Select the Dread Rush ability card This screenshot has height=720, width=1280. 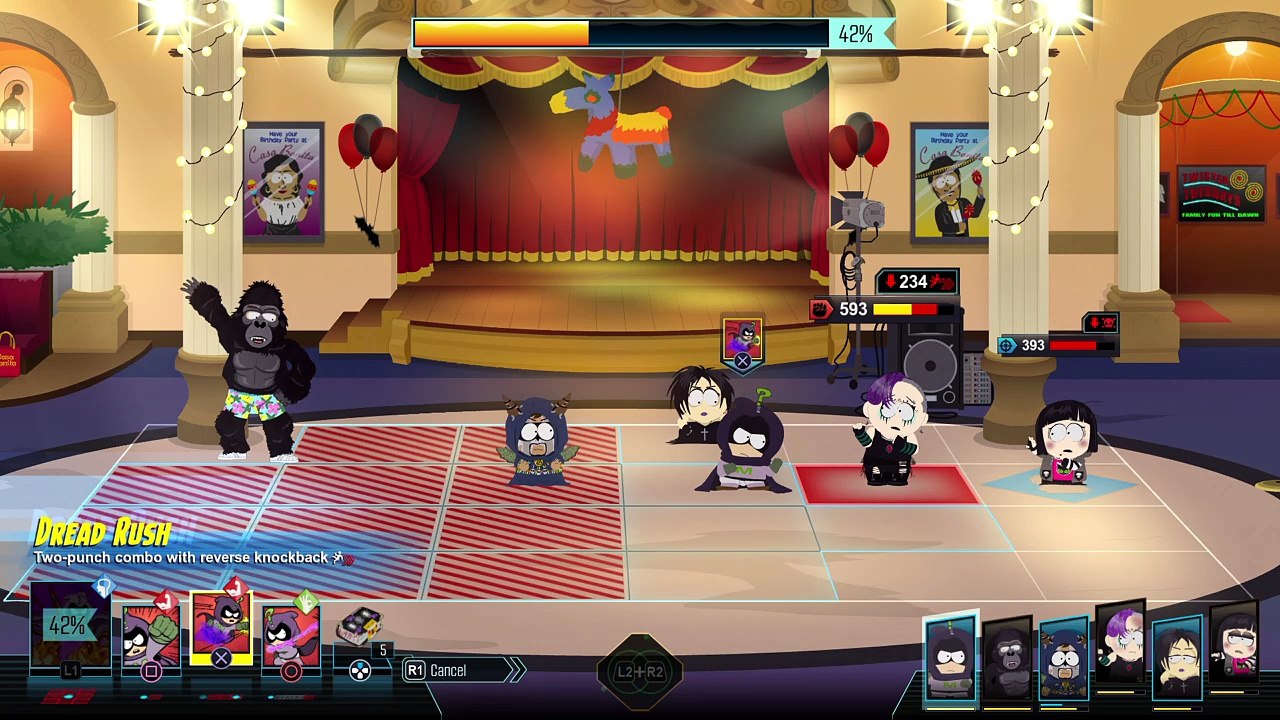coord(221,628)
